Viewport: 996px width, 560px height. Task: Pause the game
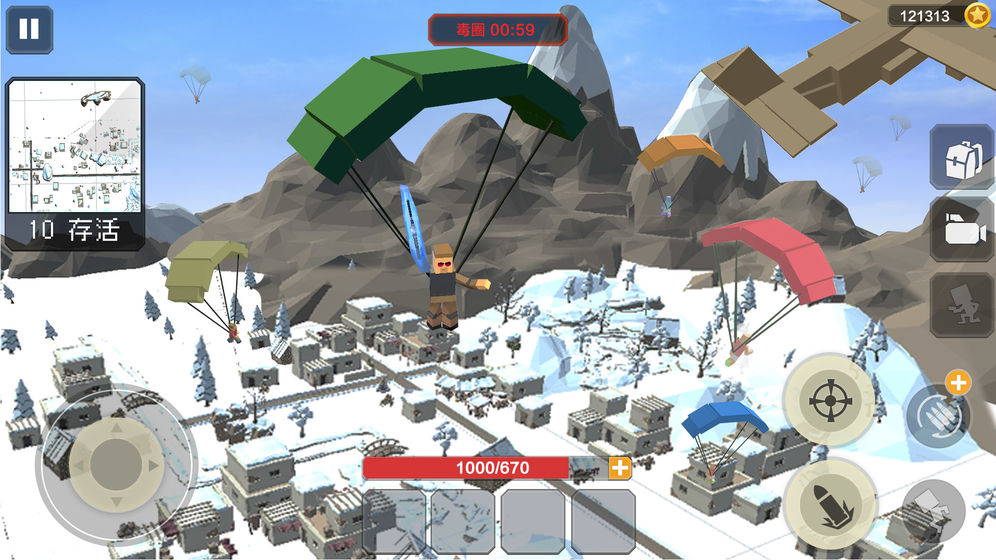(x=29, y=29)
